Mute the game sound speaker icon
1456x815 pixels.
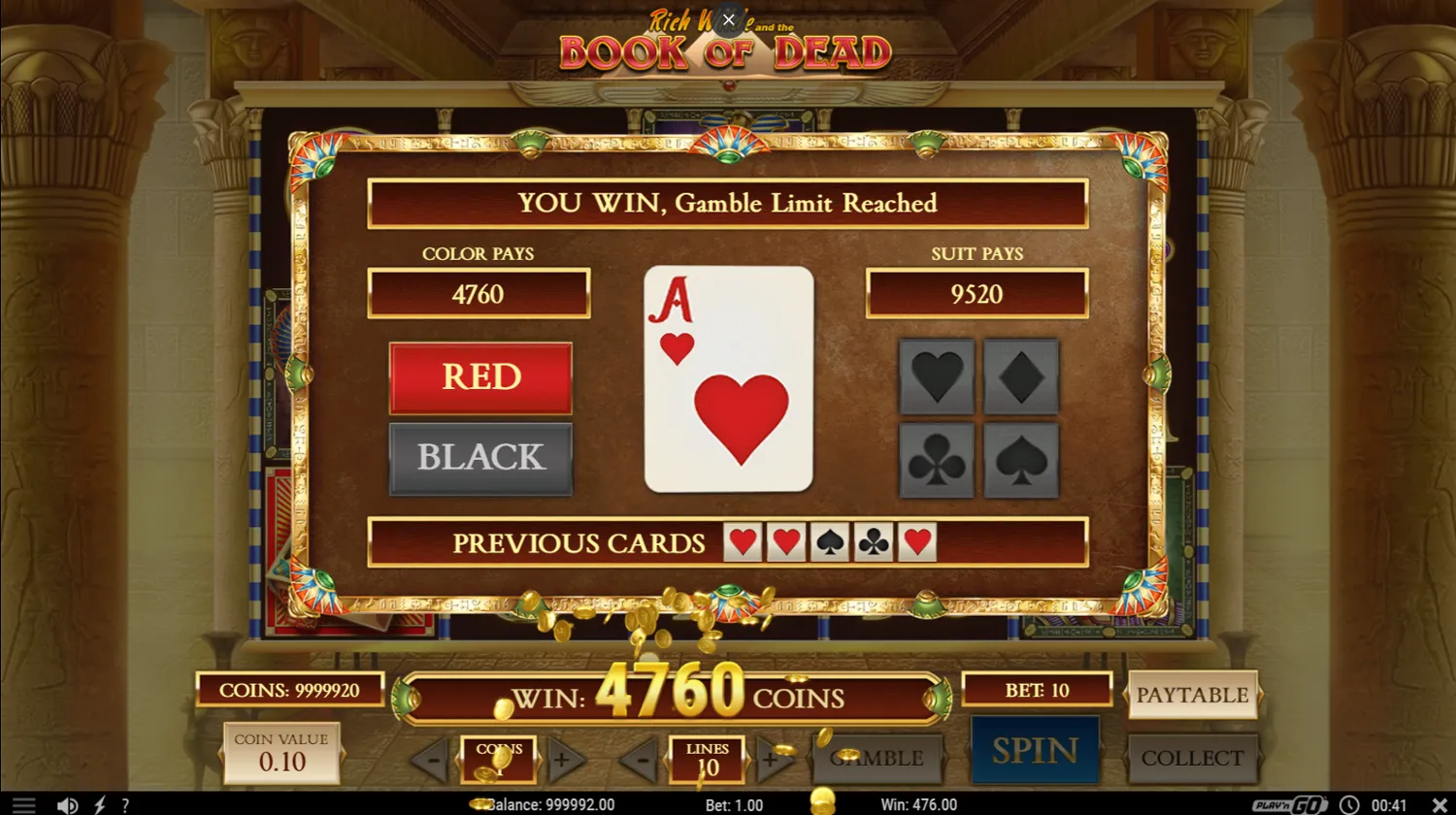pos(67,804)
